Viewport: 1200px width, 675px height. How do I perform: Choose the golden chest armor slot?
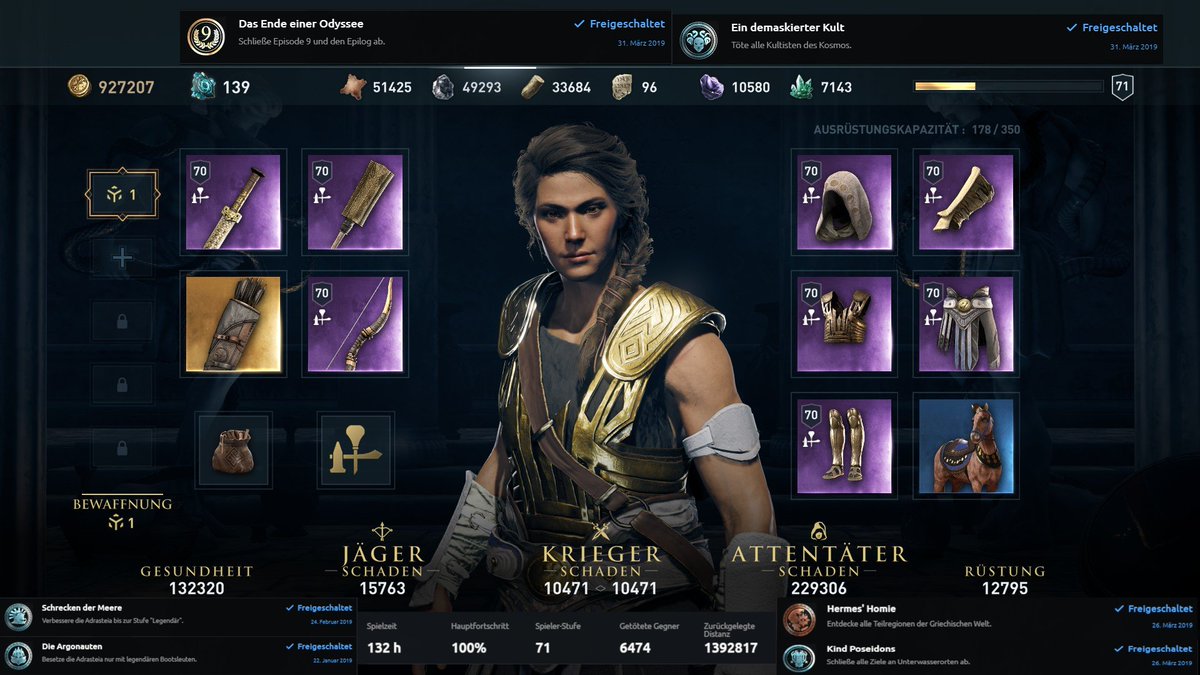pos(843,324)
